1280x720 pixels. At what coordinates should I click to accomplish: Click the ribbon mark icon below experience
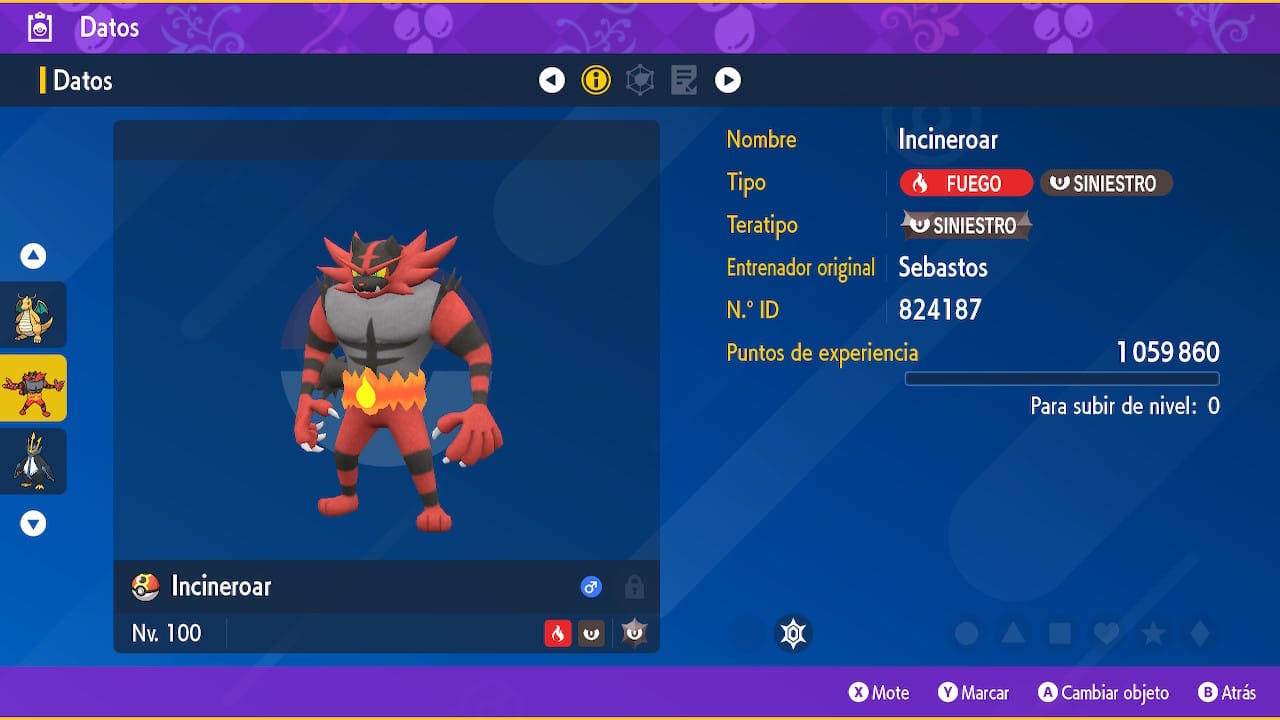click(793, 633)
